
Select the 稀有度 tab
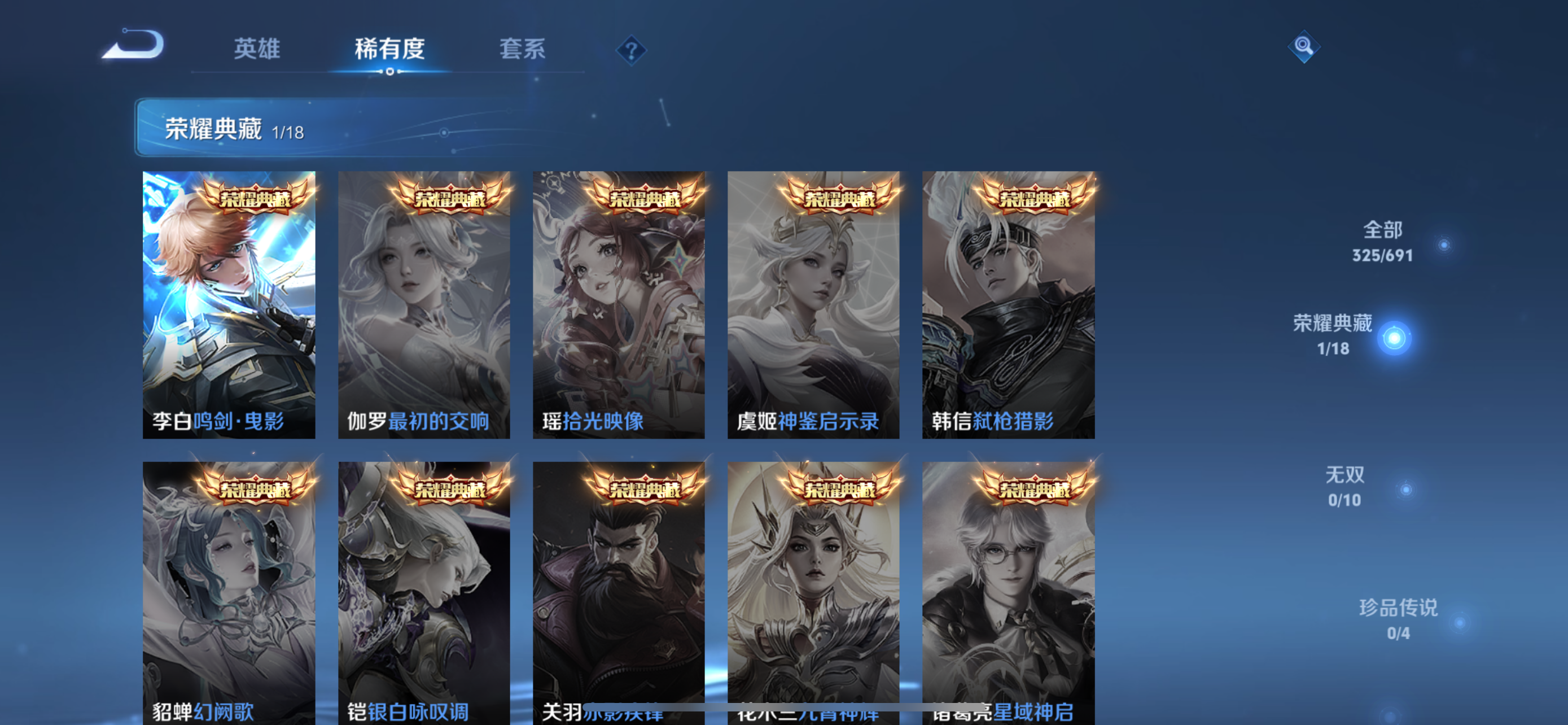[389, 49]
